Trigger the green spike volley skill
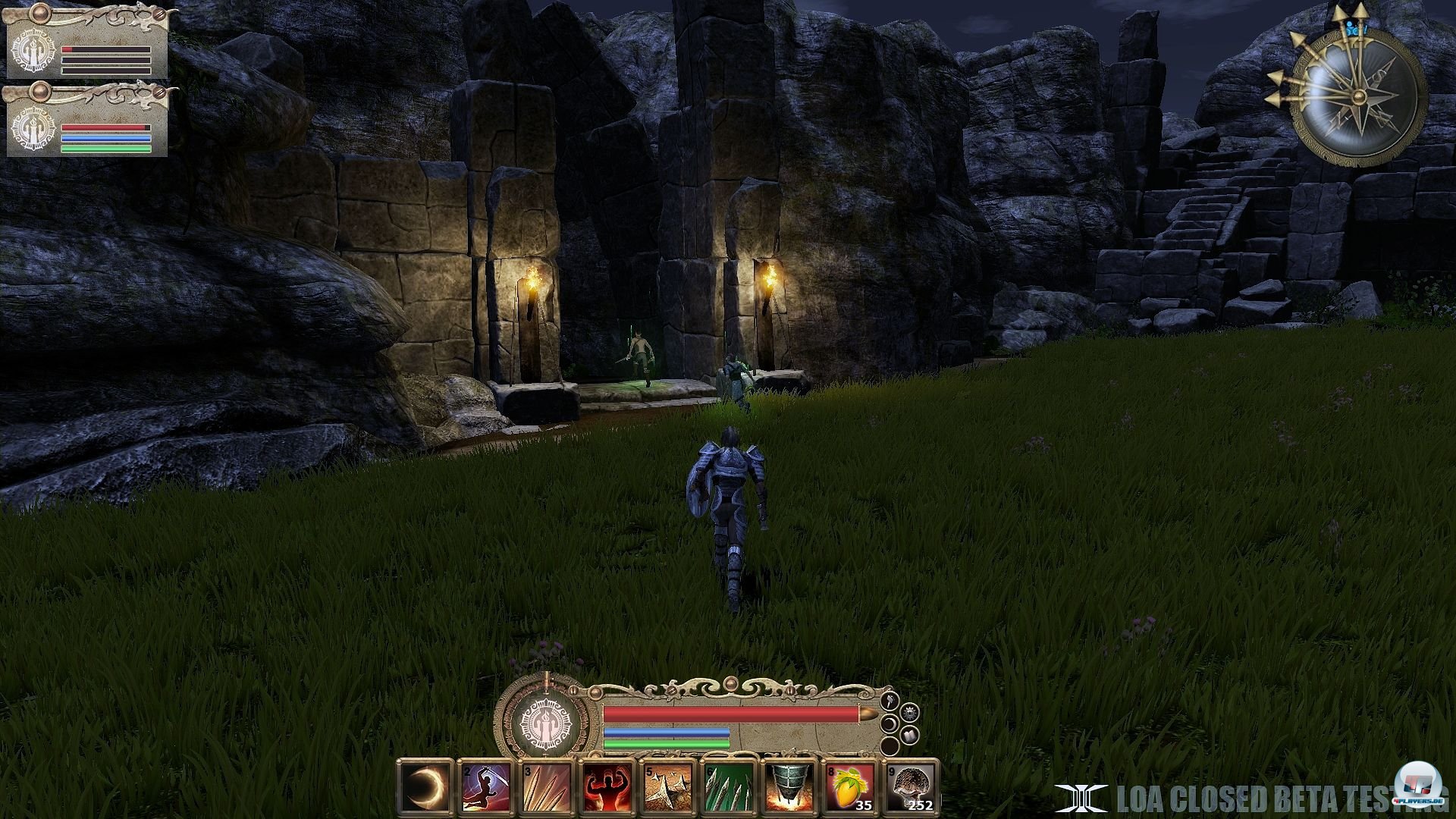Image resolution: width=1456 pixels, height=819 pixels. pos(728,788)
